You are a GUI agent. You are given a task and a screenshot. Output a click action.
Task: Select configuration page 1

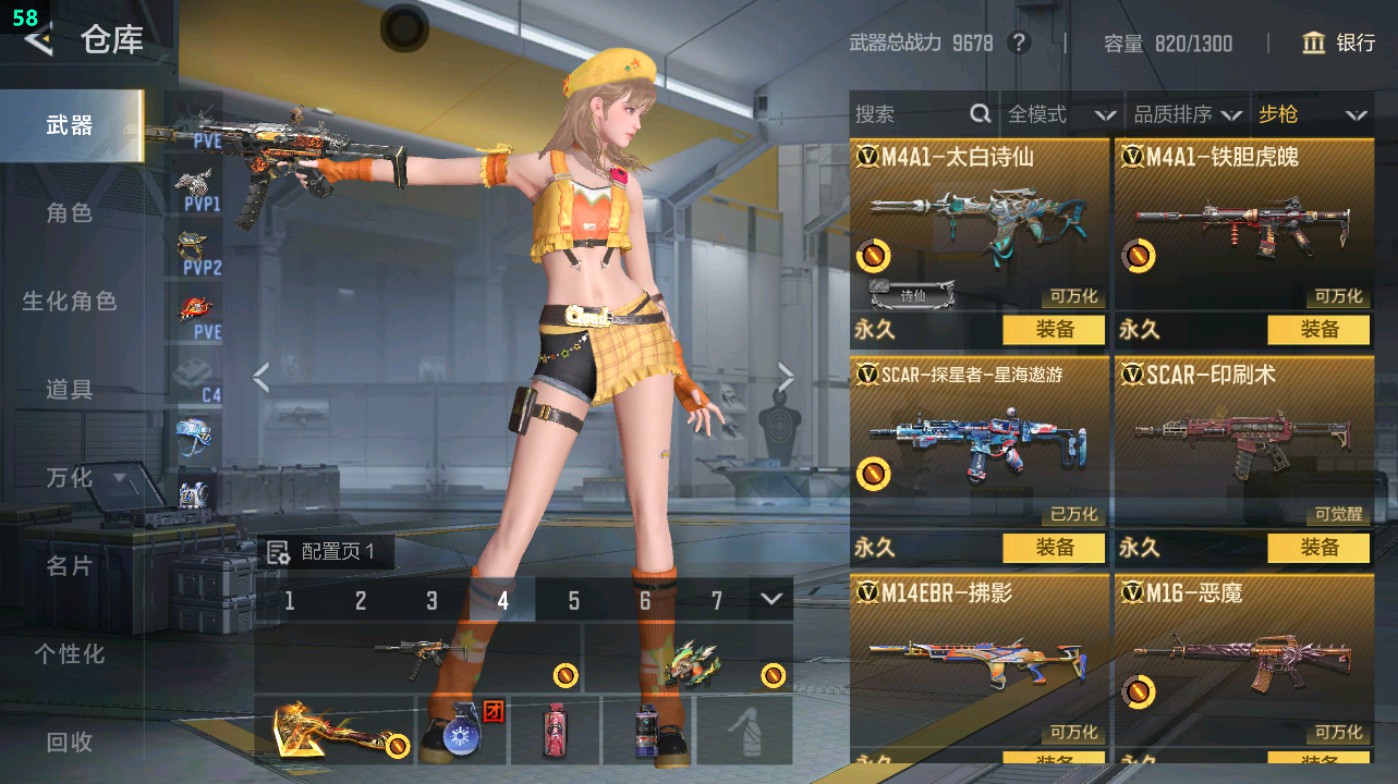290,602
